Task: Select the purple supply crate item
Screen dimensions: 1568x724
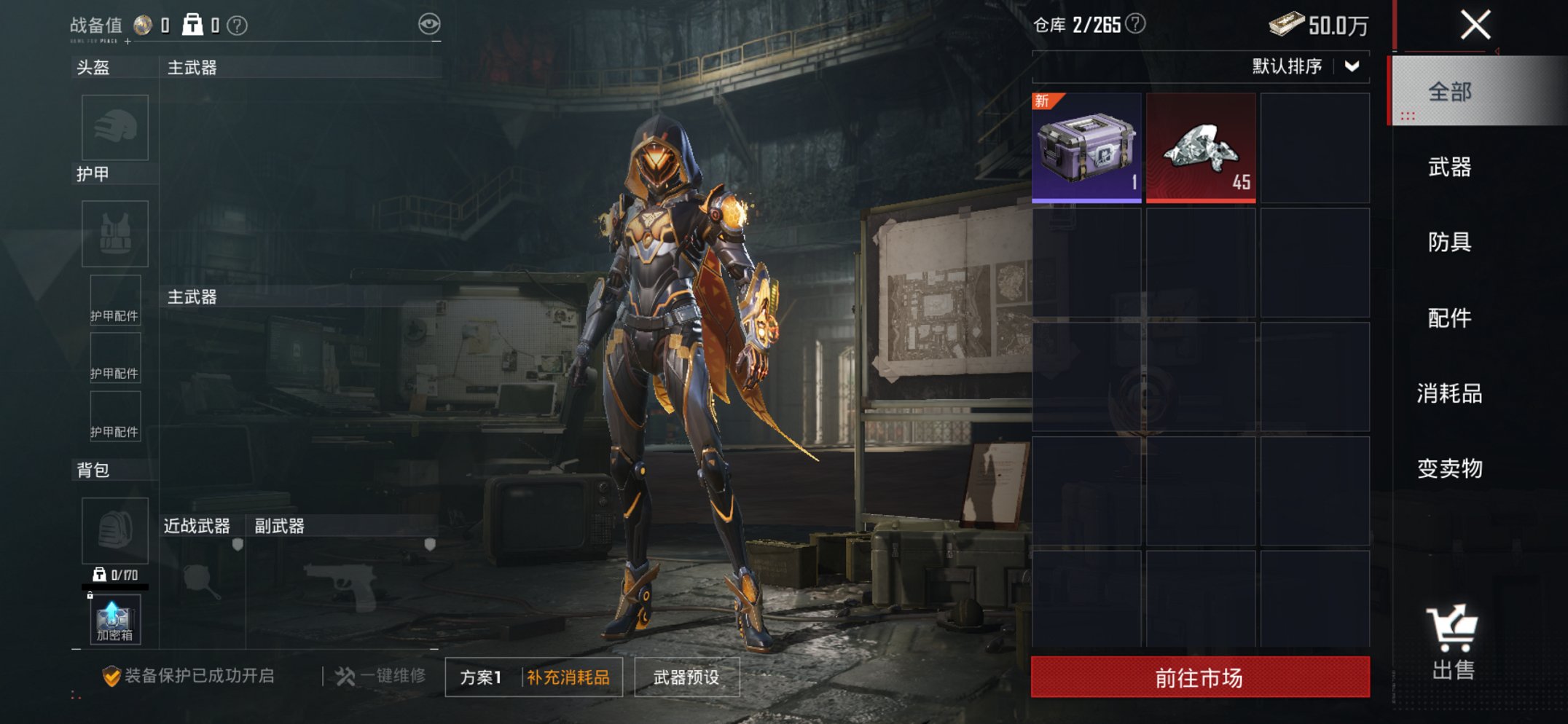Action: point(1086,147)
